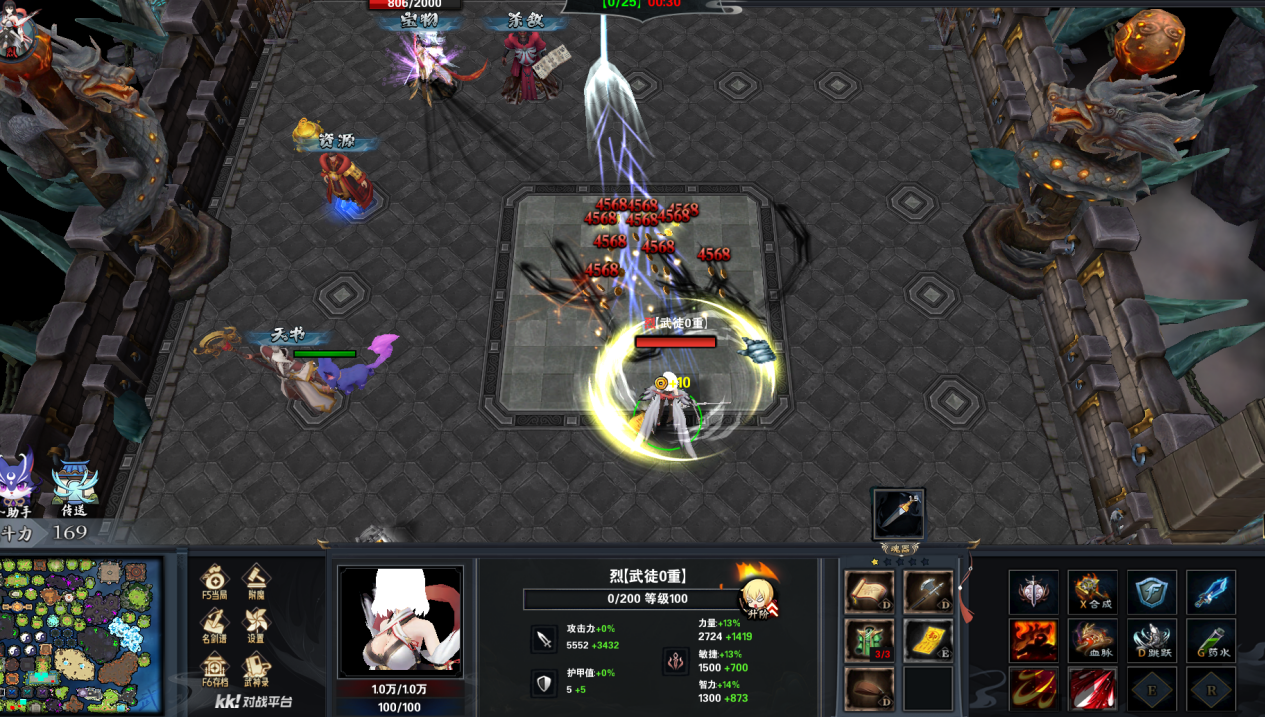The height and width of the screenshot is (717, 1265).
Task: Open the 助手 assistant icon
Action: (19, 480)
